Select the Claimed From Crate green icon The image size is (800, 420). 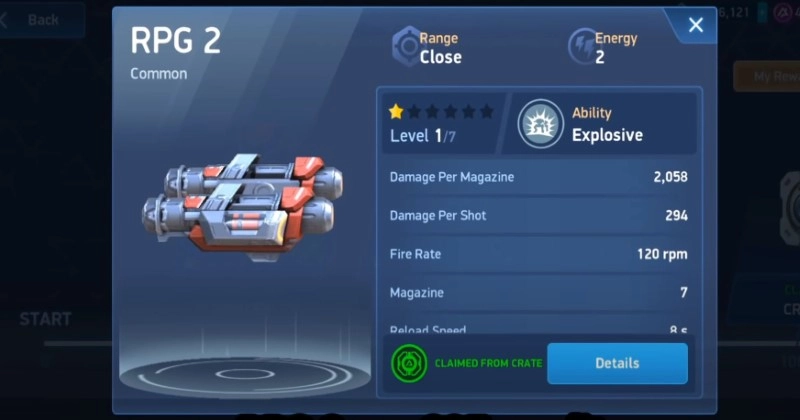[408, 363]
